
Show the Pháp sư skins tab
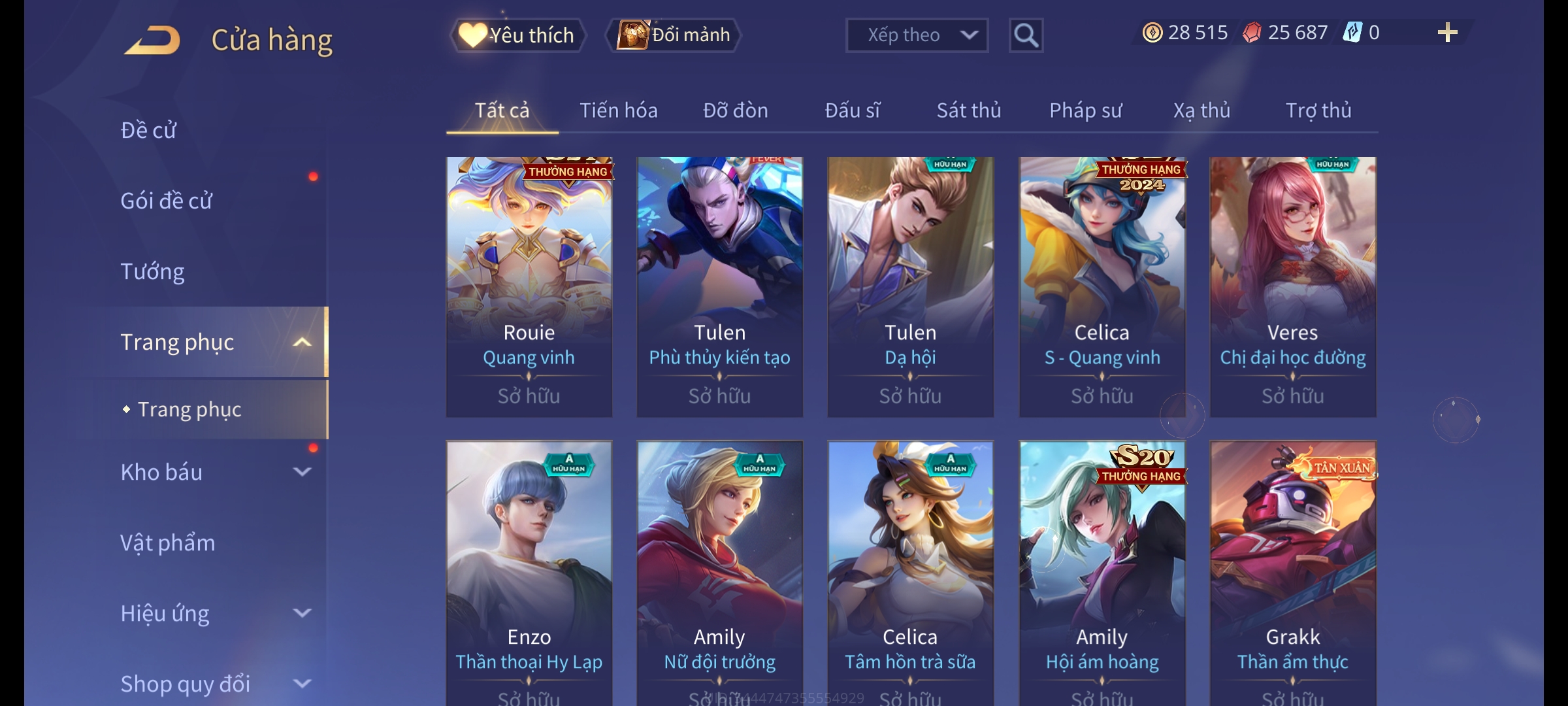[1085, 110]
